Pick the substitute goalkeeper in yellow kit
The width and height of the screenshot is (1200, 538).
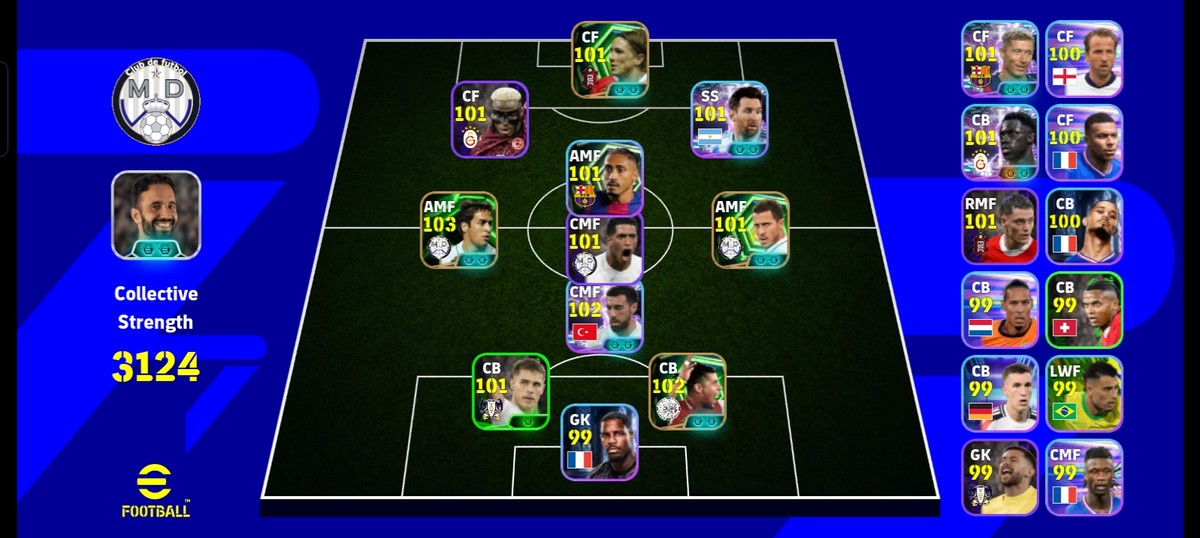(x=1000, y=477)
